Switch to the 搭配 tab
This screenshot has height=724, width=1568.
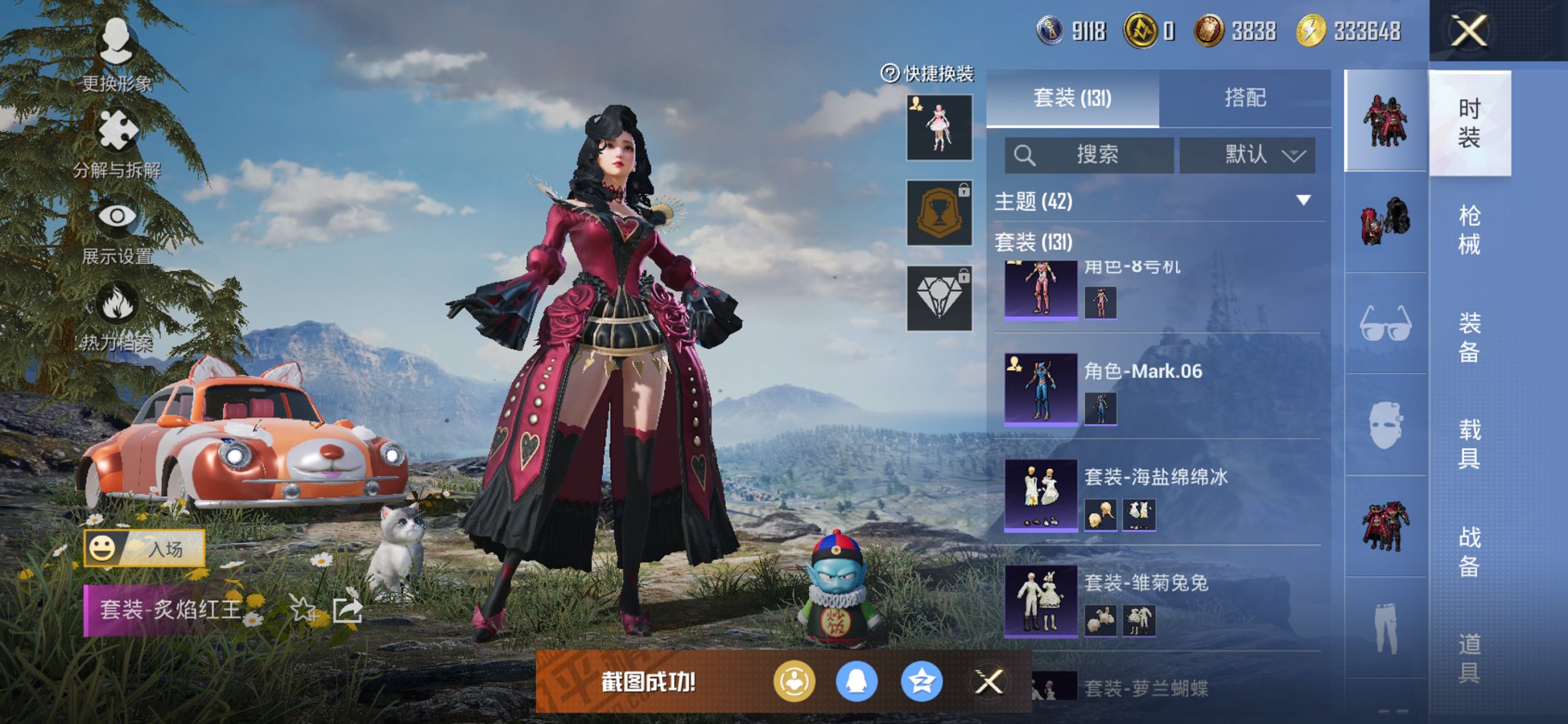click(x=1247, y=98)
